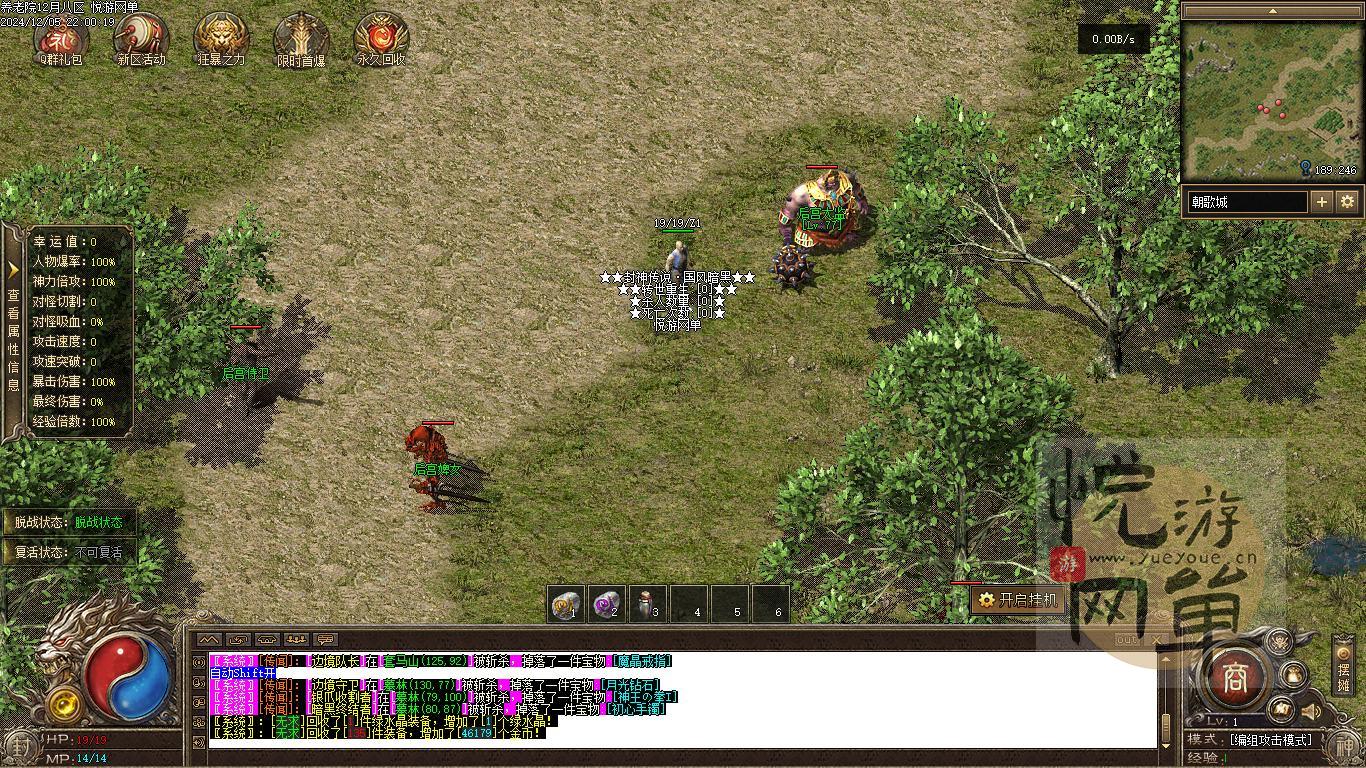Close the chat panel with the X button
Image resolution: width=1366 pixels, height=768 pixels.
(x=1156, y=639)
